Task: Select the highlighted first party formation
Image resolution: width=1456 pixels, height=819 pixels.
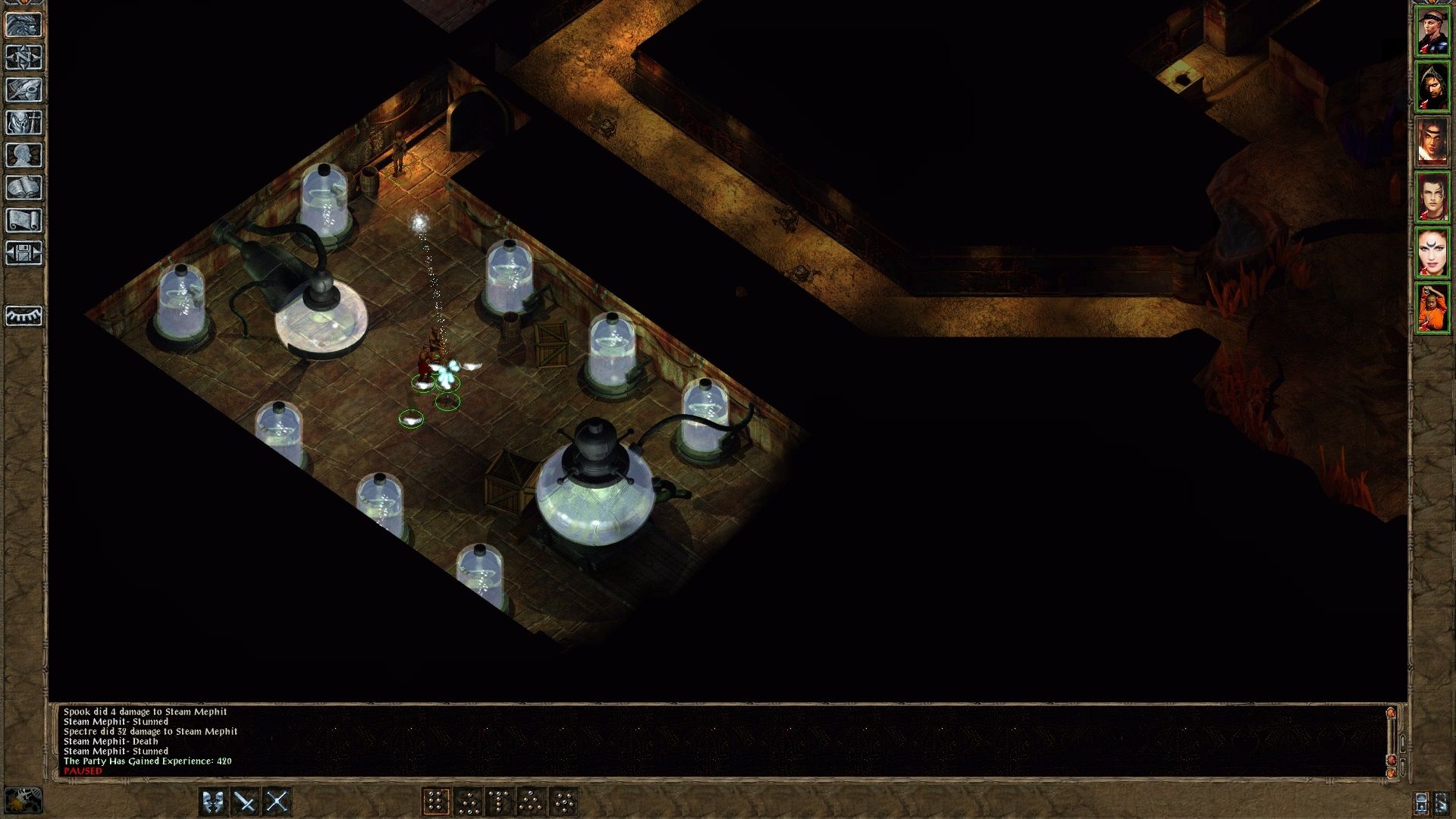Action: [435, 800]
